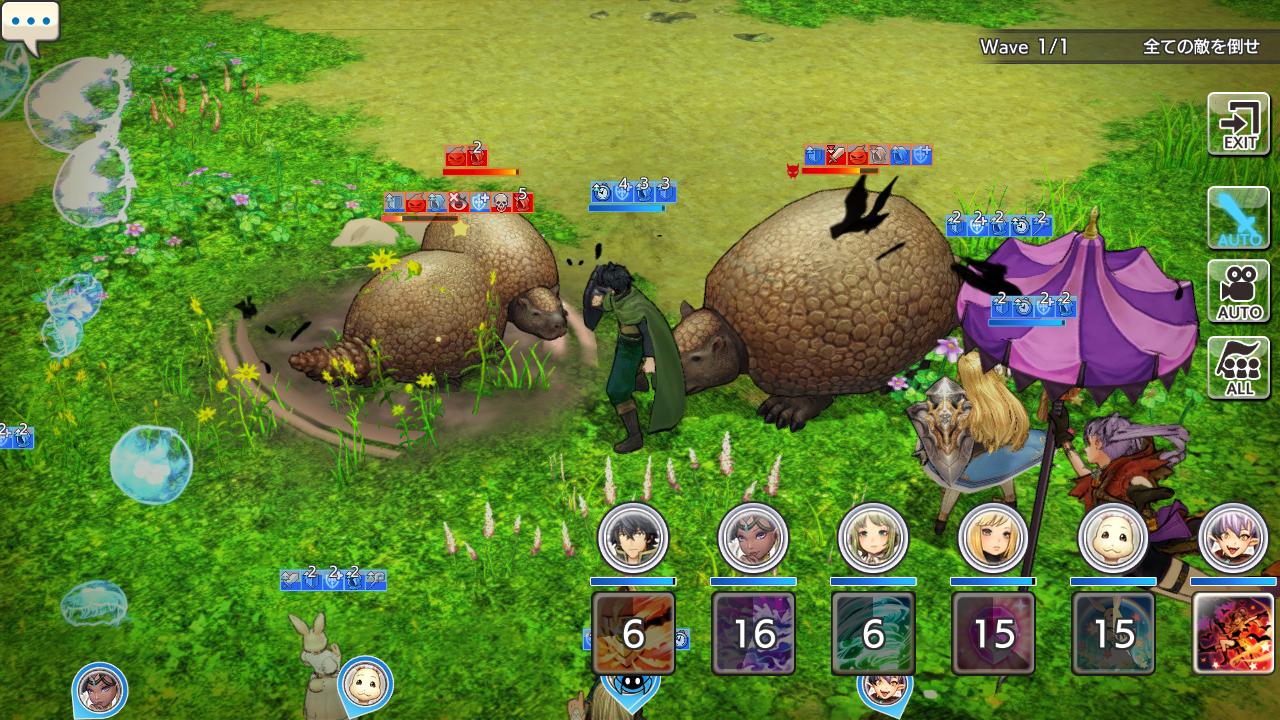
Task: Select the dark-haired male hero portrait
Action: click(x=633, y=538)
